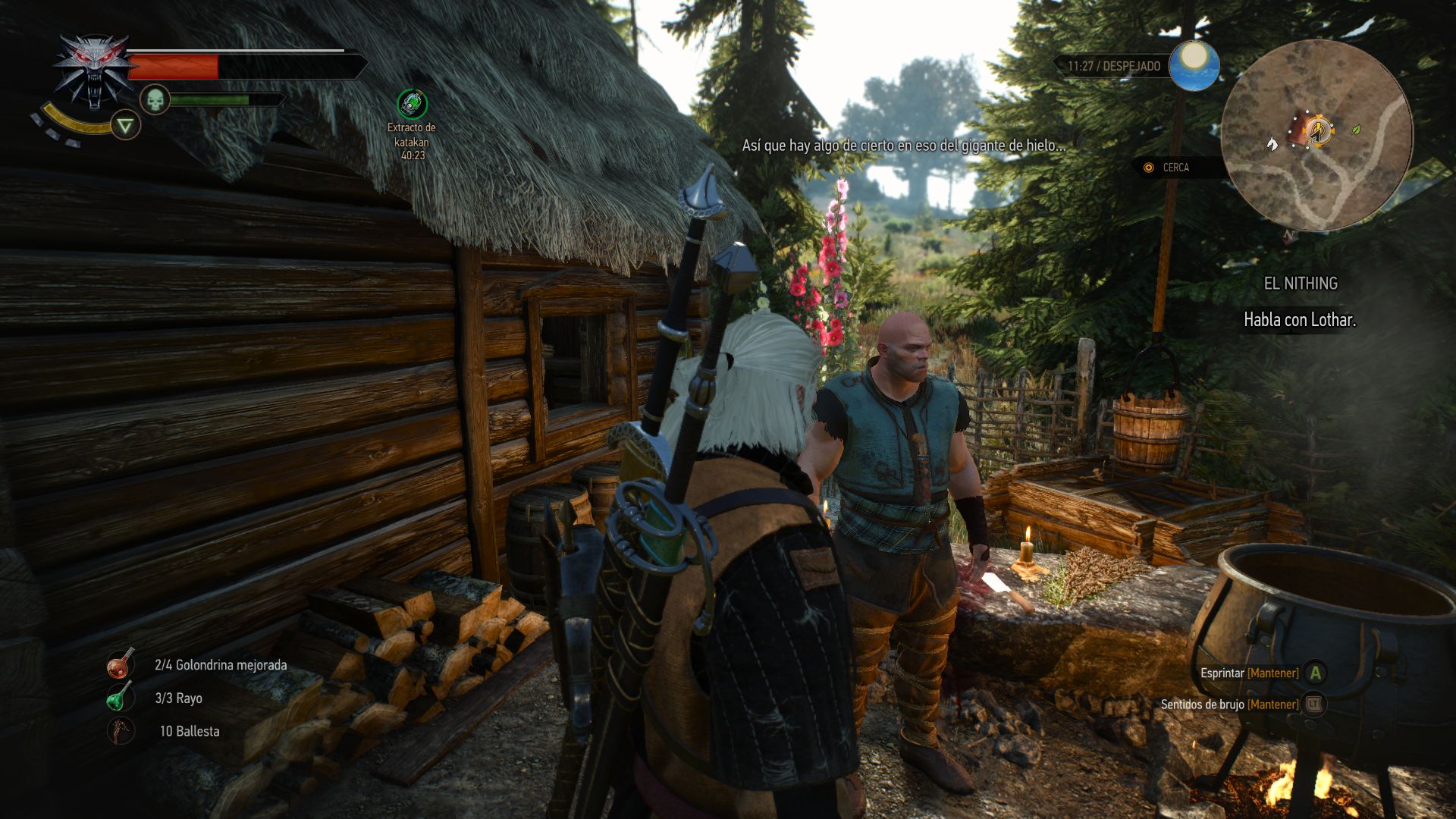Select the Ballesta crossbow slot
1456x819 pixels.
pyautogui.click(x=121, y=731)
